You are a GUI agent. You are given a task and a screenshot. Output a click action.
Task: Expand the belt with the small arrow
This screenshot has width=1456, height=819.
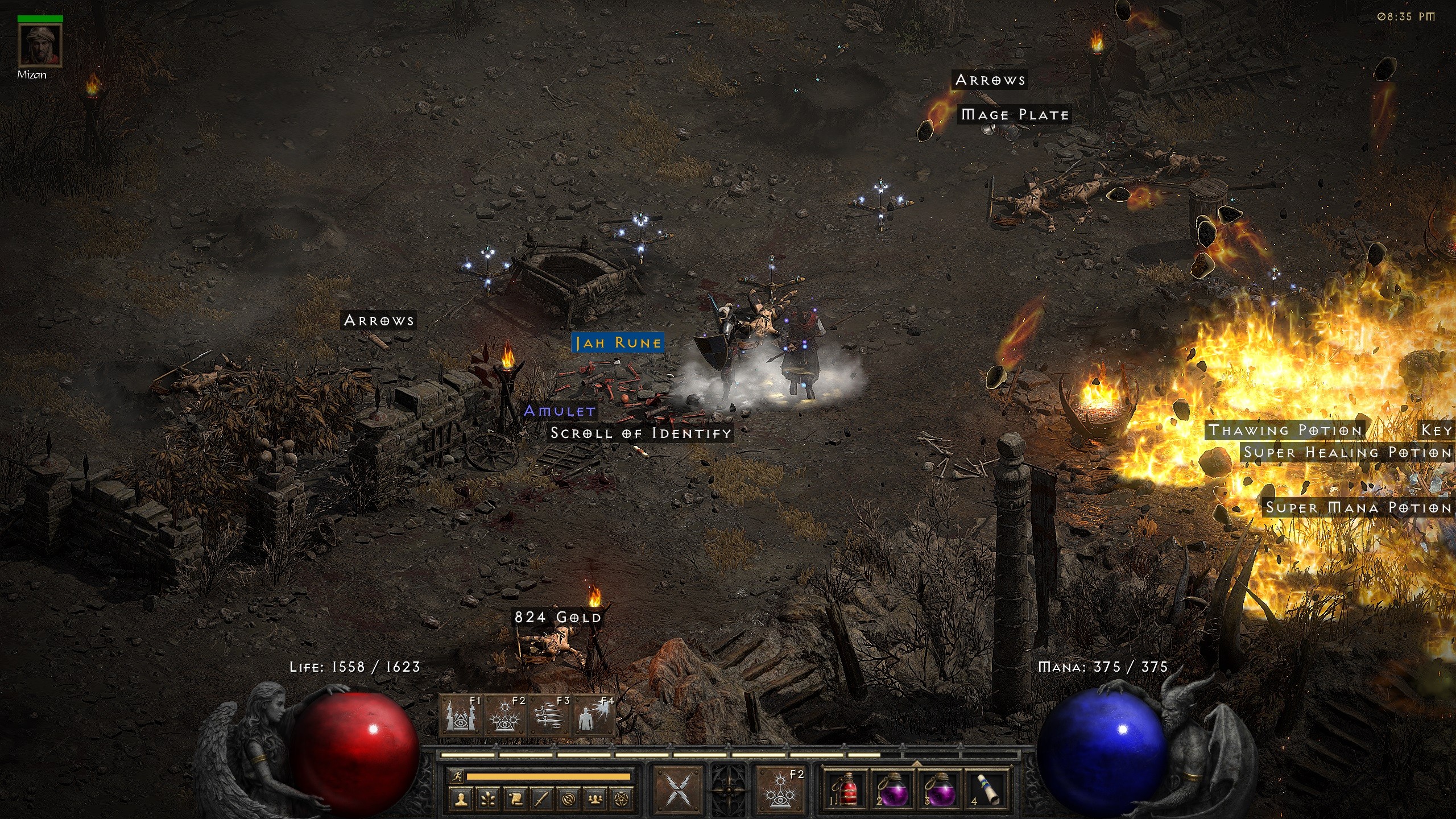(x=917, y=763)
